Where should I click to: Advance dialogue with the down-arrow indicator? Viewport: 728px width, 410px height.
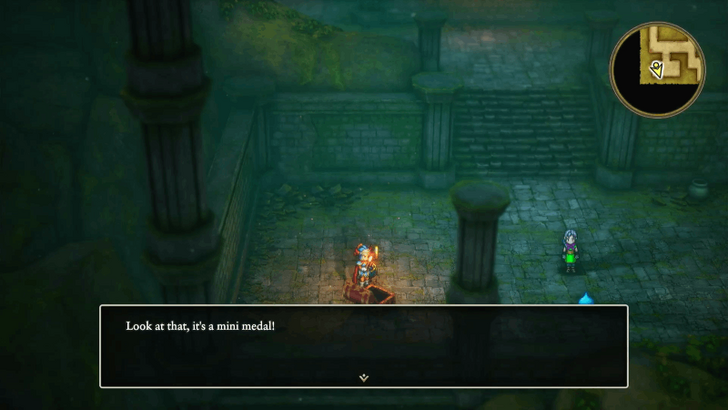364,378
